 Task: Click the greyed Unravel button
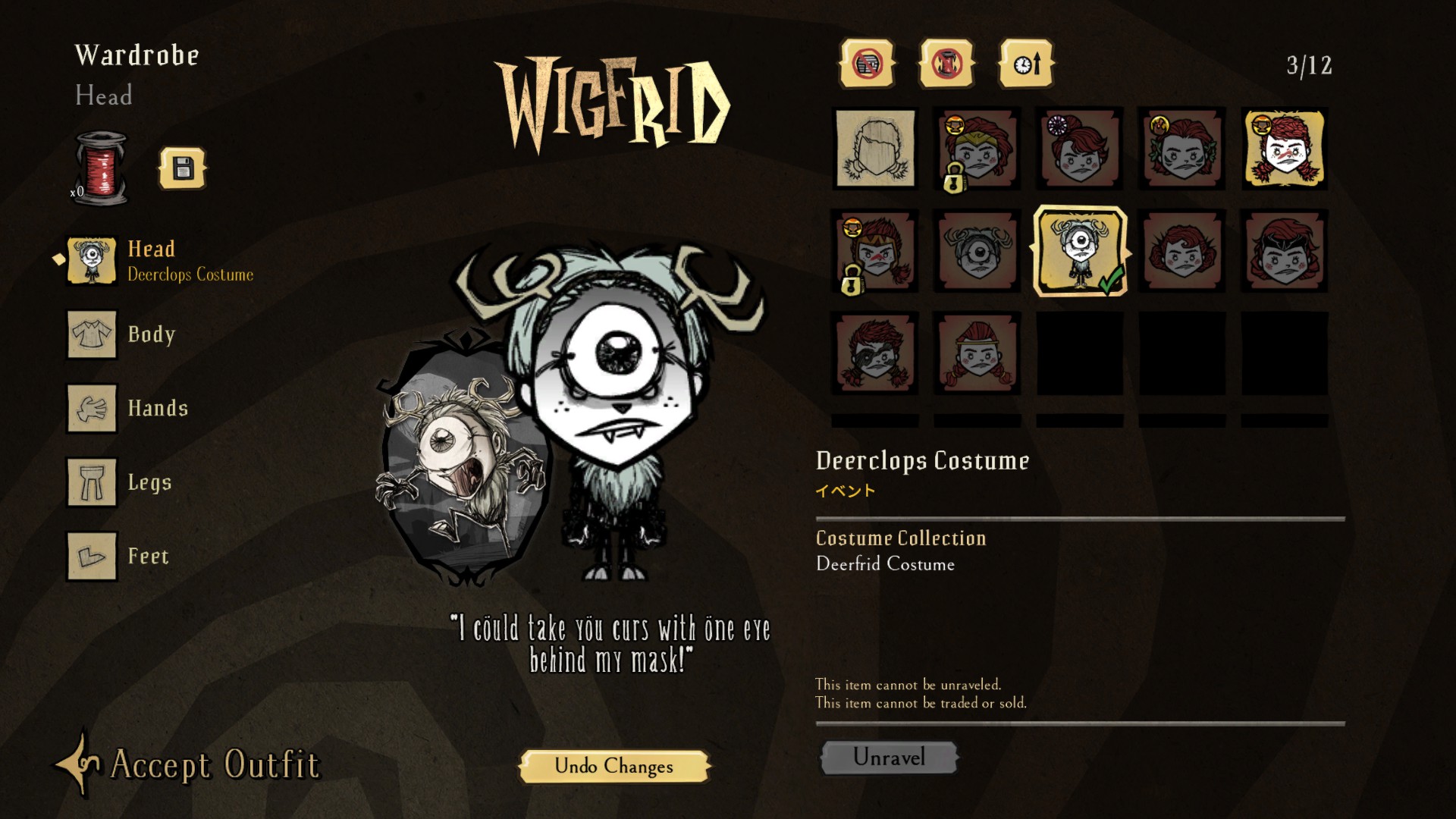pos(889,757)
